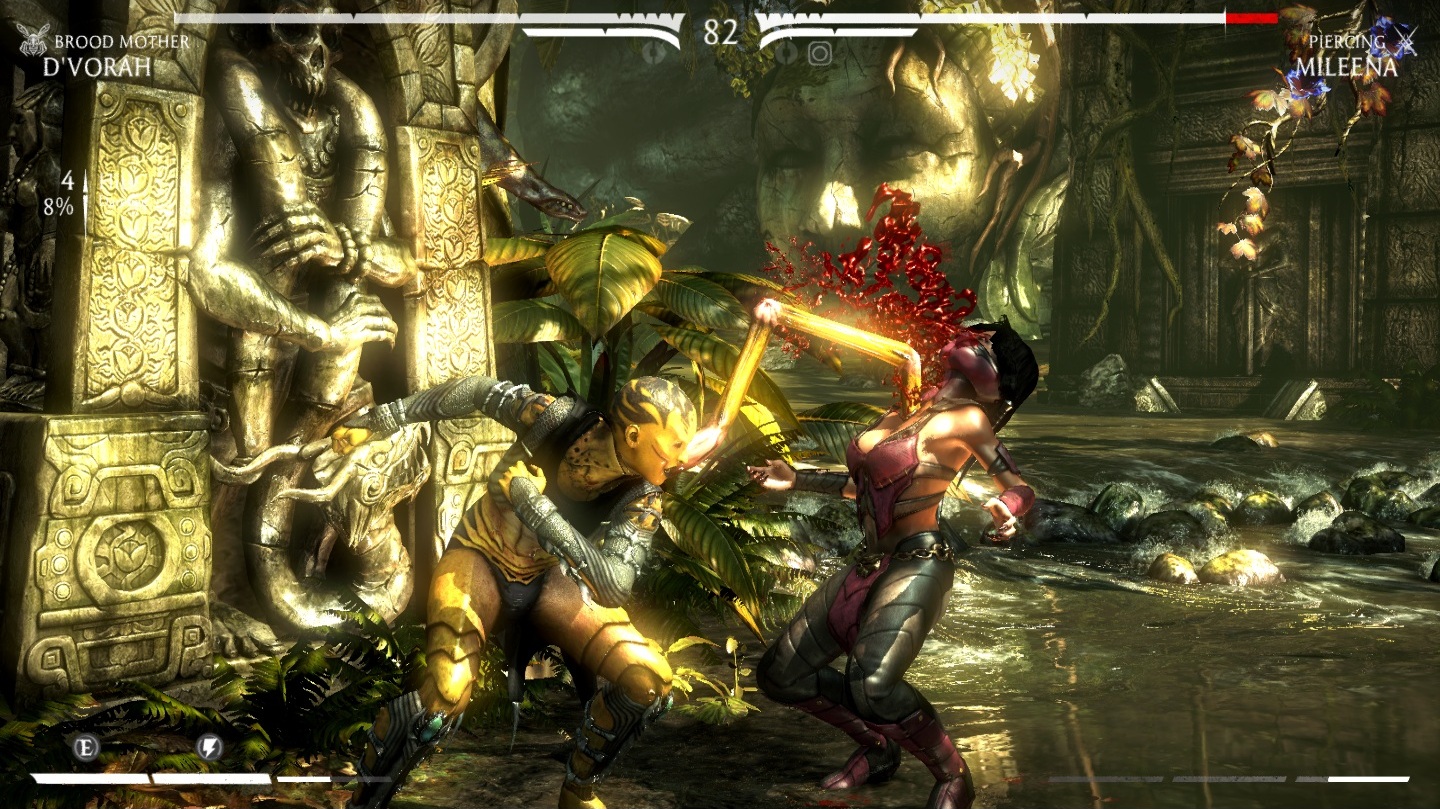This screenshot has width=1440, height=809.
Task: Click the faction emblem beside Brood Mother
Action: pos(33,41)
